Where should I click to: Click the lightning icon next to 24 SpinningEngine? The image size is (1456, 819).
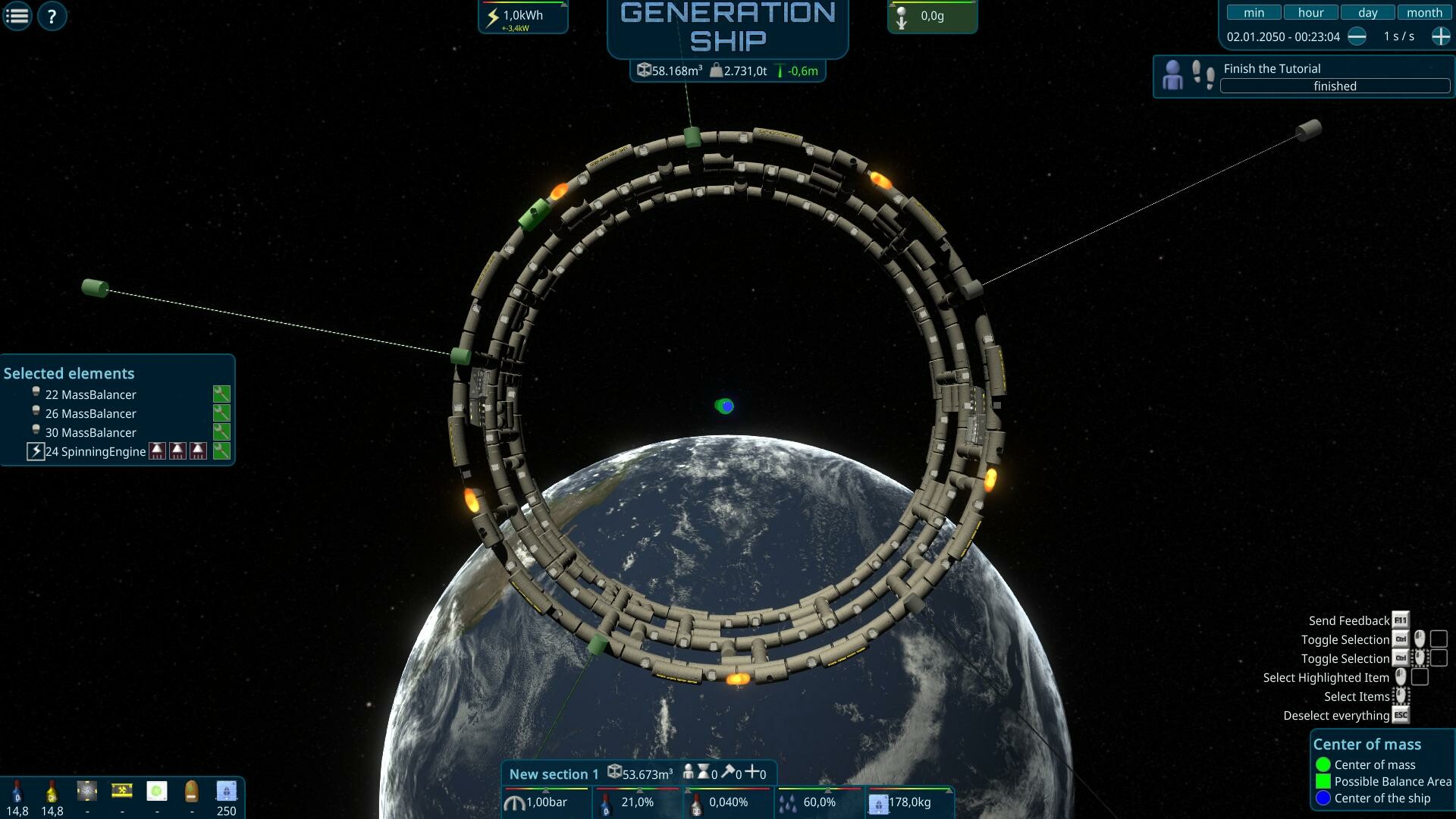(x=36, y=451)
